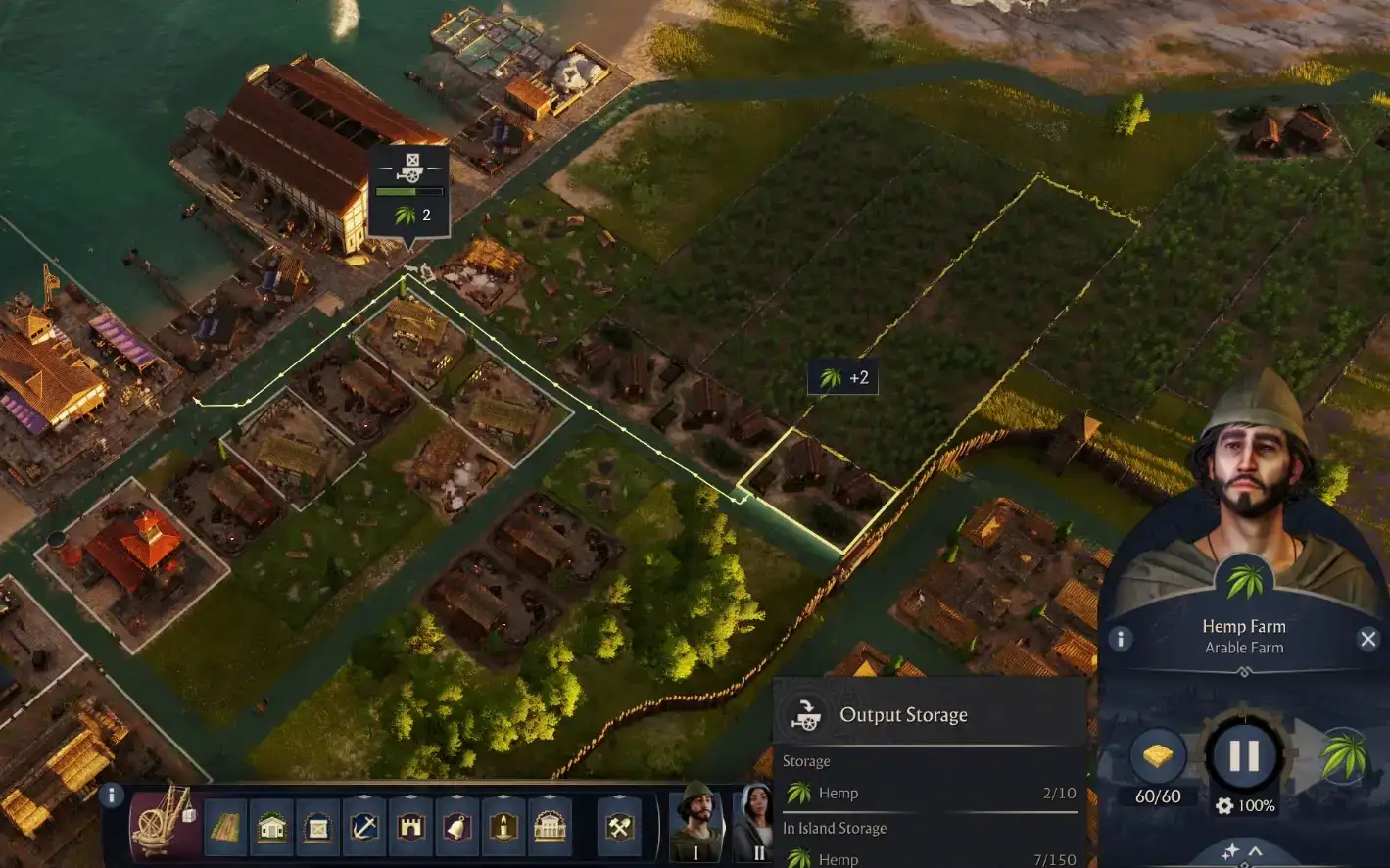Close the Hemp Farm panel

(1367, 640)
